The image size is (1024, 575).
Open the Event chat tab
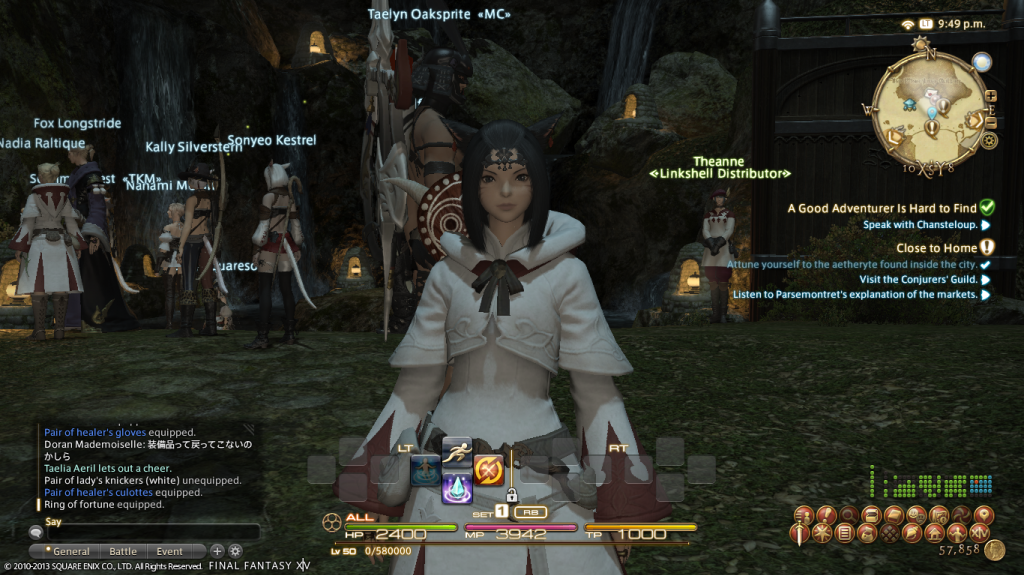pos(169,551)
